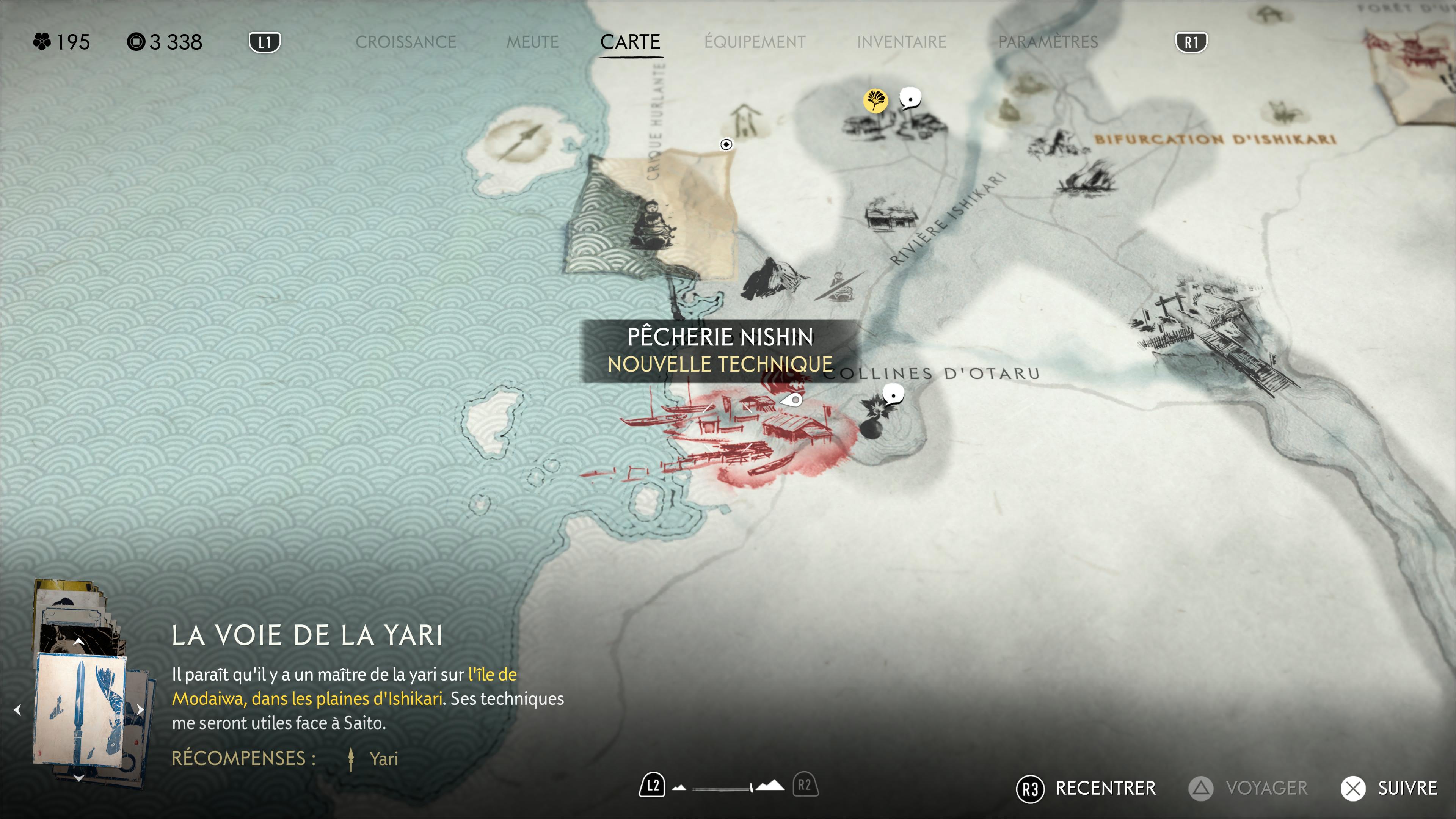This screenshot has height=819, width=1456.
Task: Switch to the Croissance tab
Action: (405, 42)
